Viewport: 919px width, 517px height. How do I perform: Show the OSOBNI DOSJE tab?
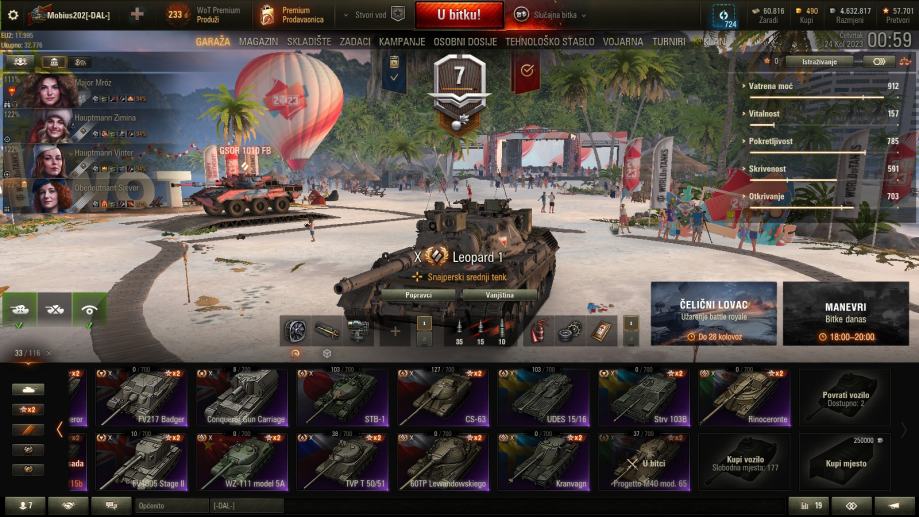[x=465, y=42]
